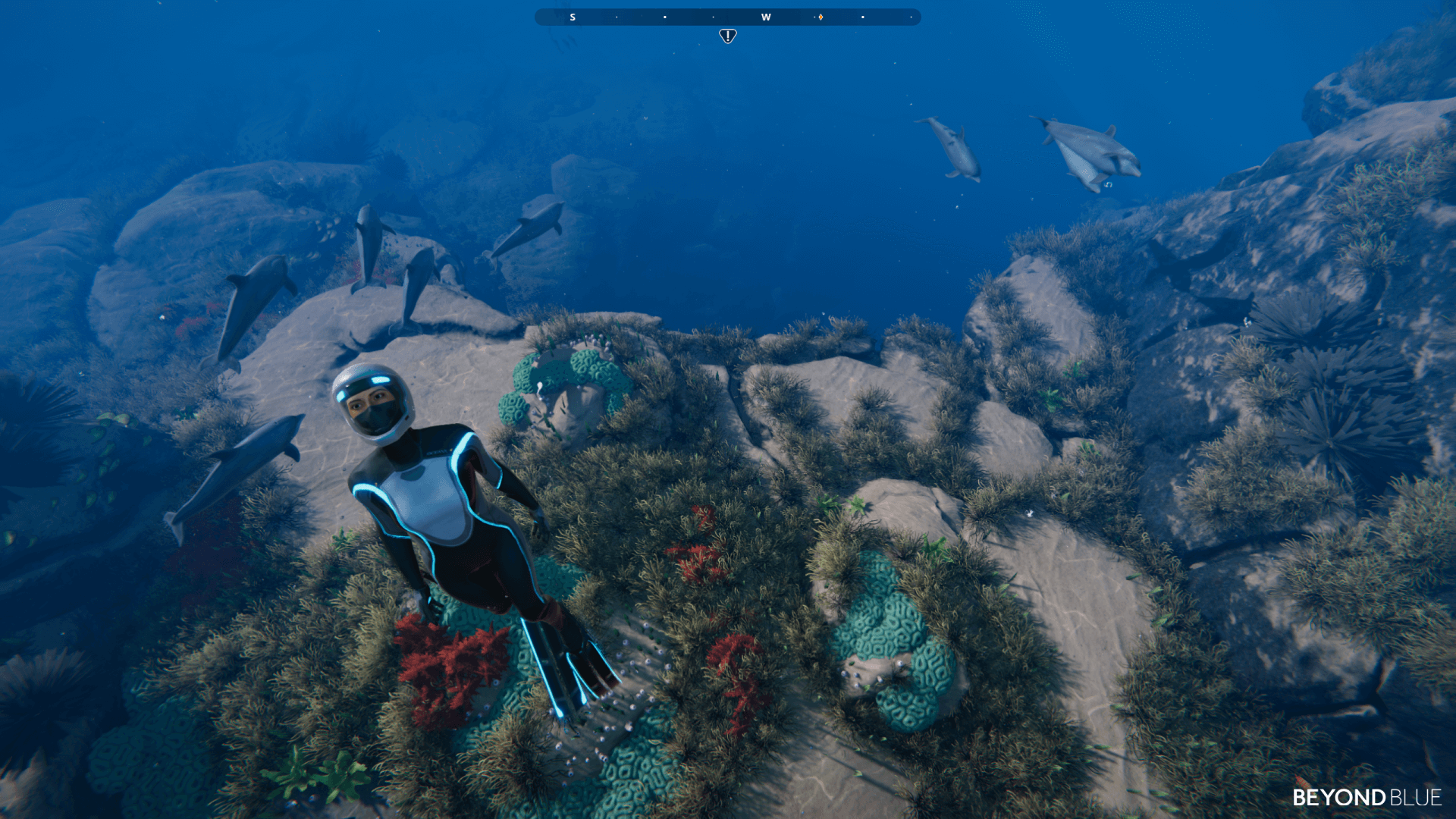Select the orange diamond waypoint on compass
Screen dimensions: 1456x819
click(821, 17)
